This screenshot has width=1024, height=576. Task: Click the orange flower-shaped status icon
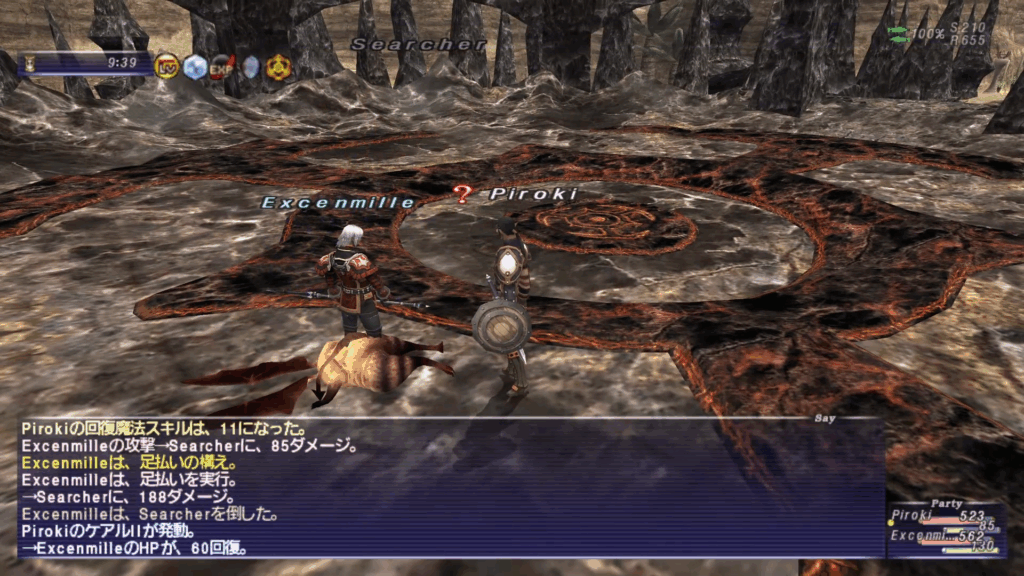coord(278,66)
